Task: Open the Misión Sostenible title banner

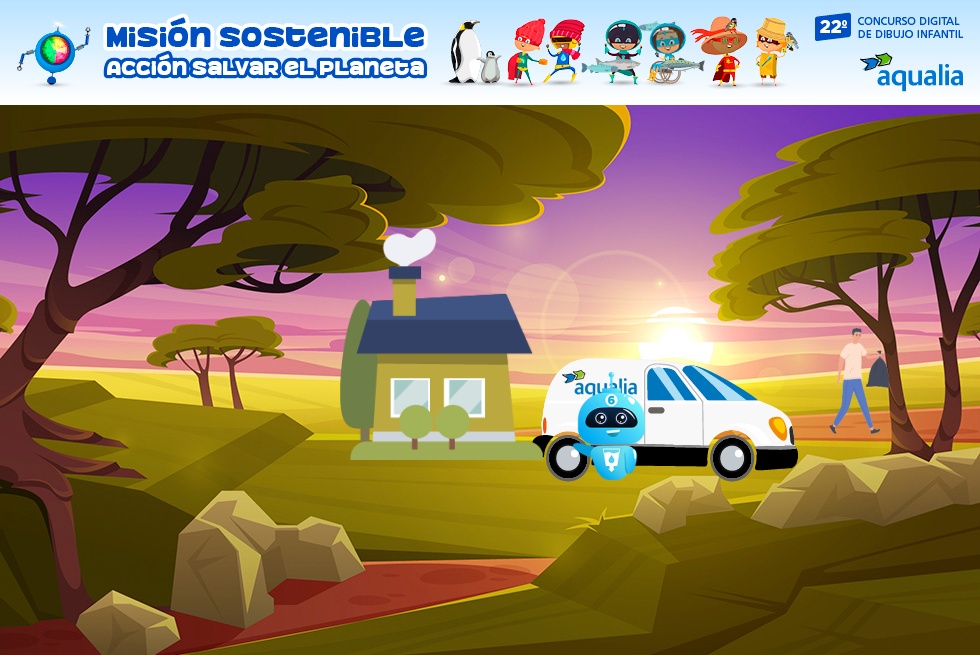Action: (x=265, y=51)
